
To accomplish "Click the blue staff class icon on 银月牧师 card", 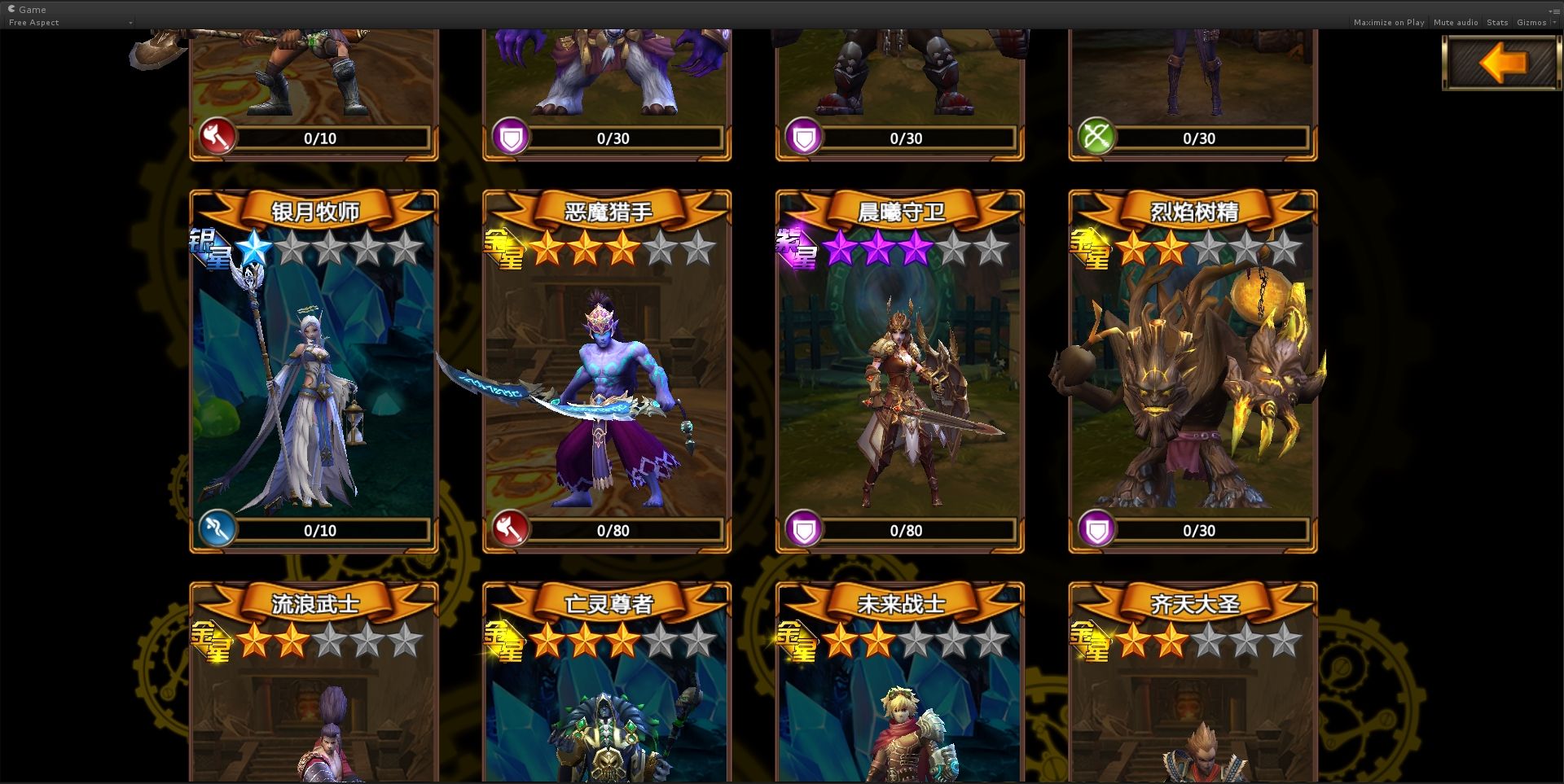I will tap(216, 529).
